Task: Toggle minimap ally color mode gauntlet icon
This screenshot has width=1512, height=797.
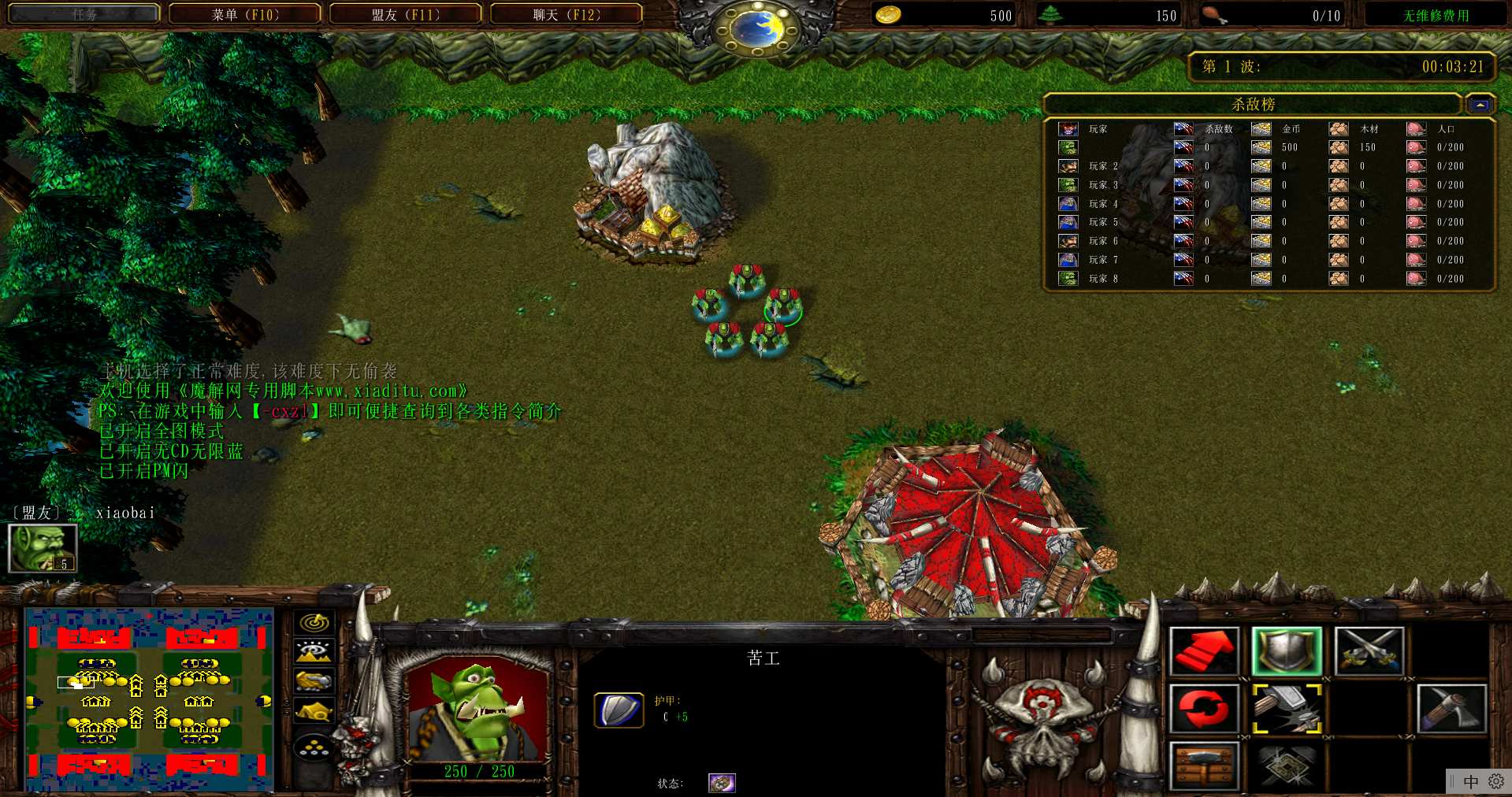Action: [x=314, y=681]
